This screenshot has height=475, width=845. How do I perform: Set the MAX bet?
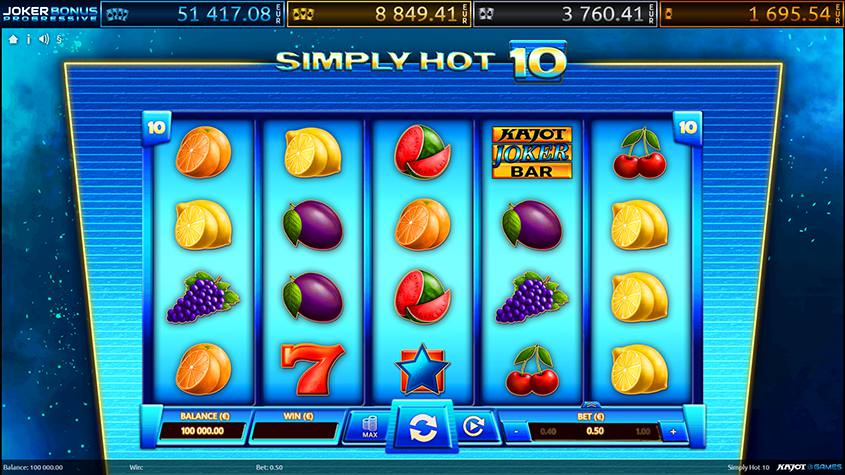click(367, 428)
